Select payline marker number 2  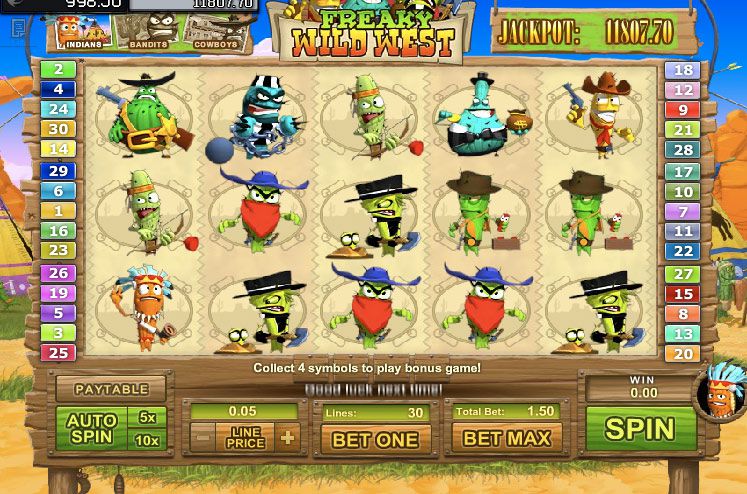coord(58,70)
